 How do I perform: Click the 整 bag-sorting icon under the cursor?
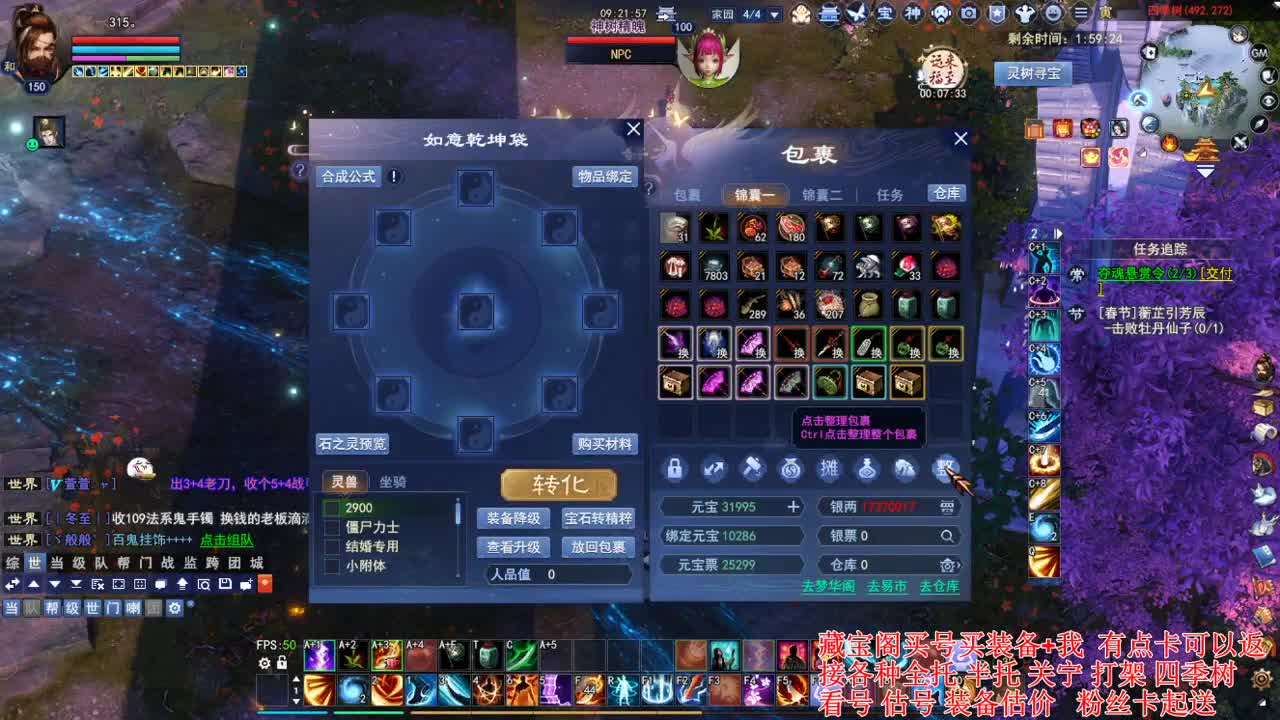coord(943,466)
